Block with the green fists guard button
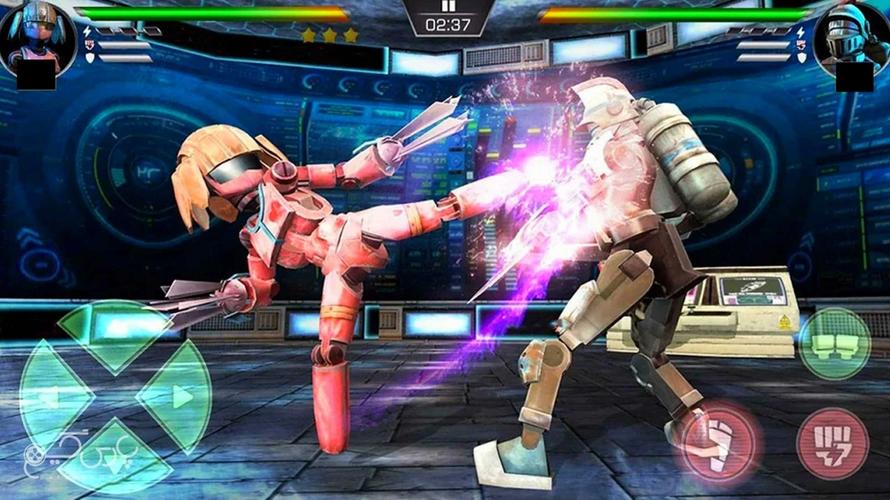The image size is (890, 500). pos(834,343)
